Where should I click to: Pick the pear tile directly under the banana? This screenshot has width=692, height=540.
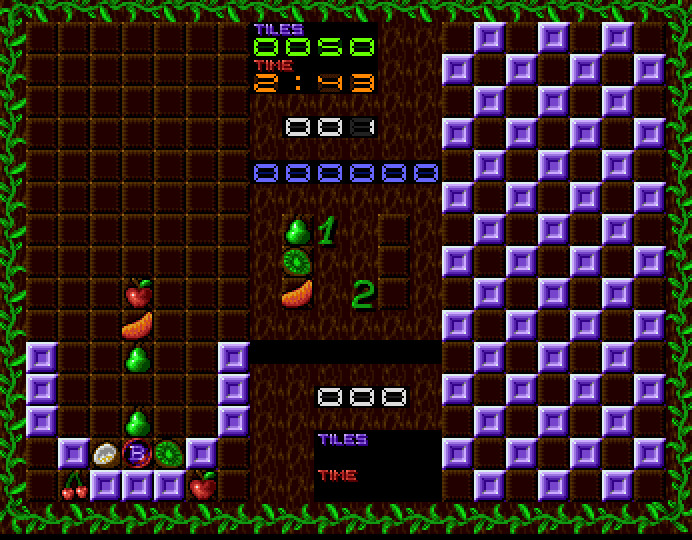[137, 358]
